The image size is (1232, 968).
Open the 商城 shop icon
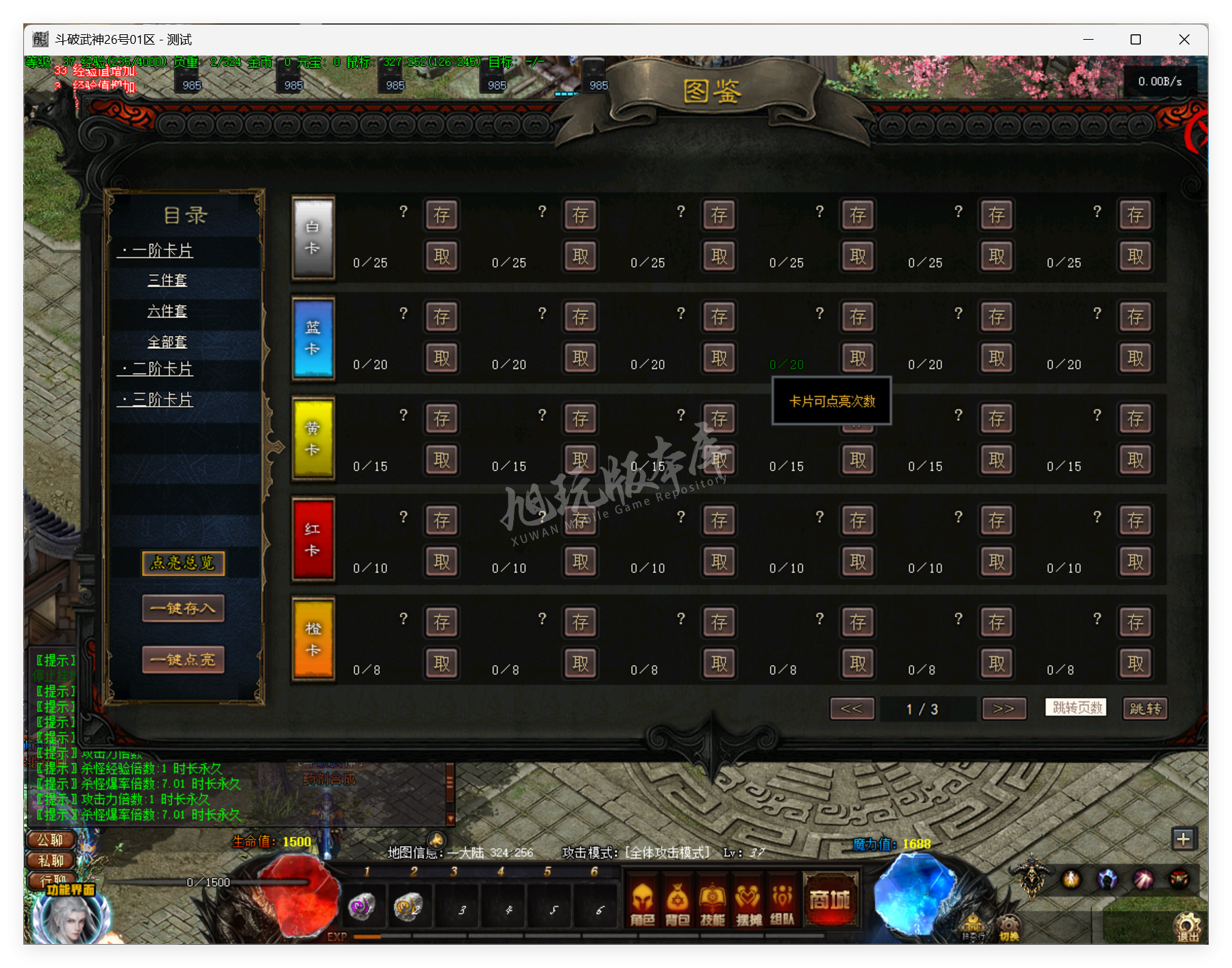click(830, 898)
